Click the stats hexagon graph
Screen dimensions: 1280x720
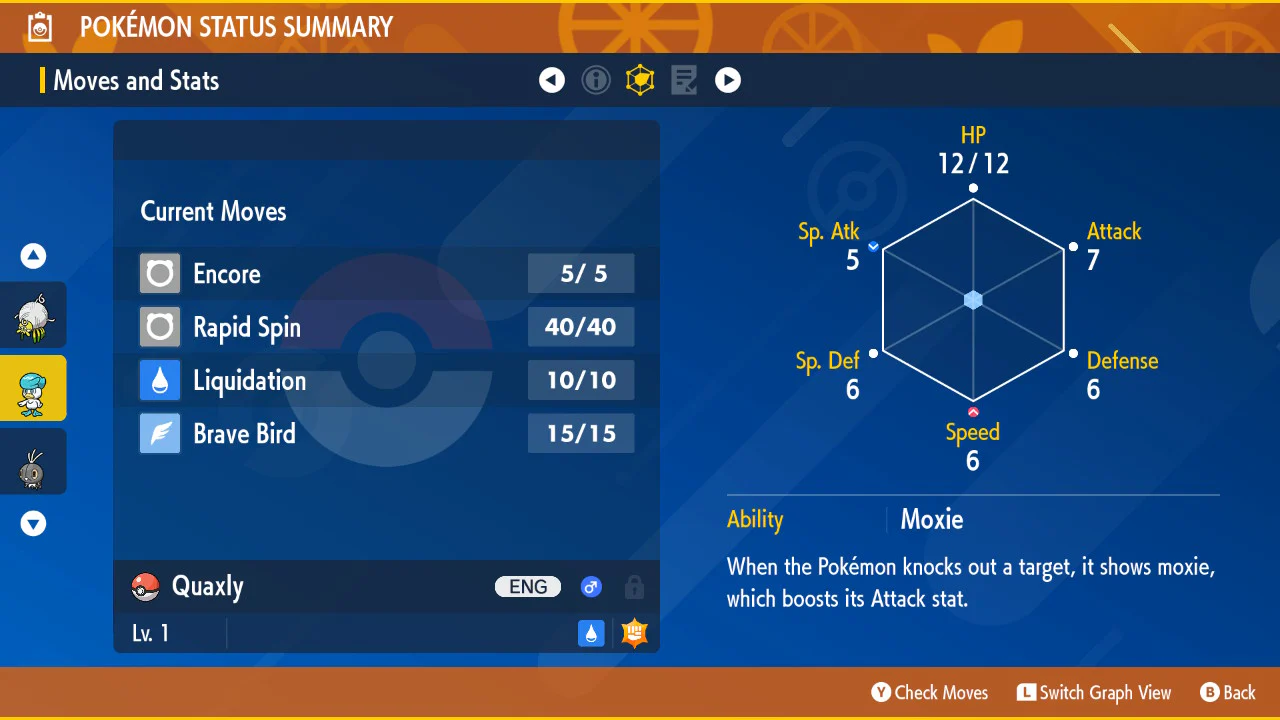[973, 300]
